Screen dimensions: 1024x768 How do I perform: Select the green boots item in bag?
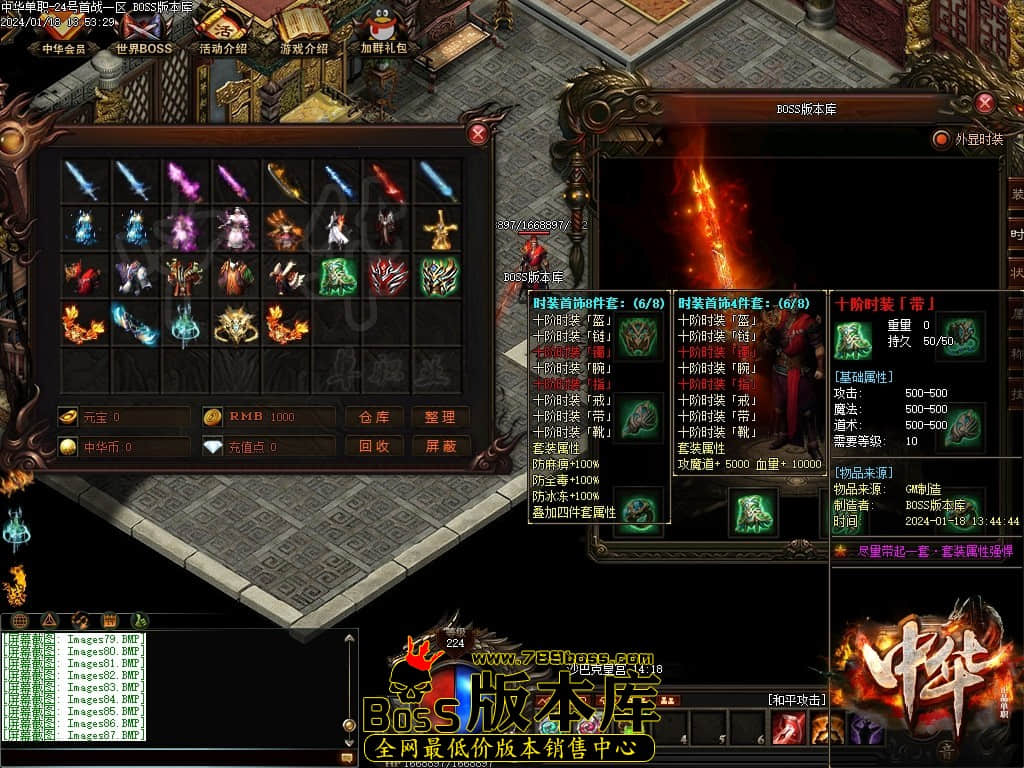[x=338, y=276]
